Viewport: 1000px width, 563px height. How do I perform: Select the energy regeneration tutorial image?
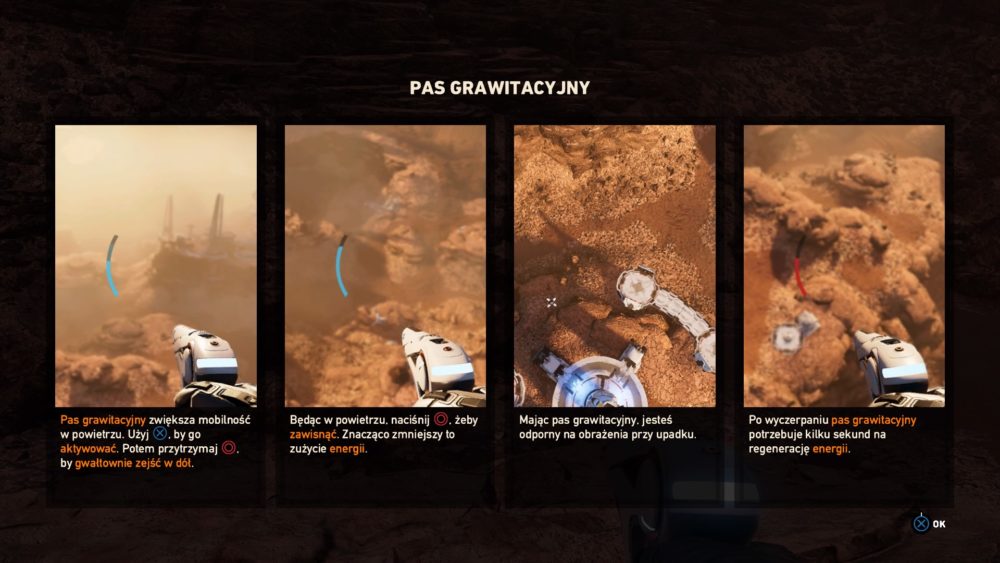(844, 265)
